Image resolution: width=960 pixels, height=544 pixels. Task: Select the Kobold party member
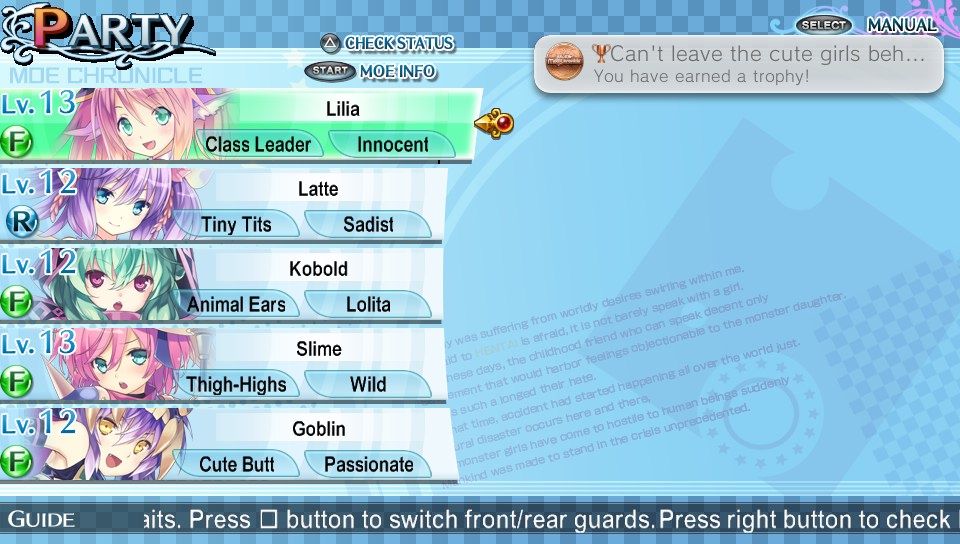coord(318,269)
